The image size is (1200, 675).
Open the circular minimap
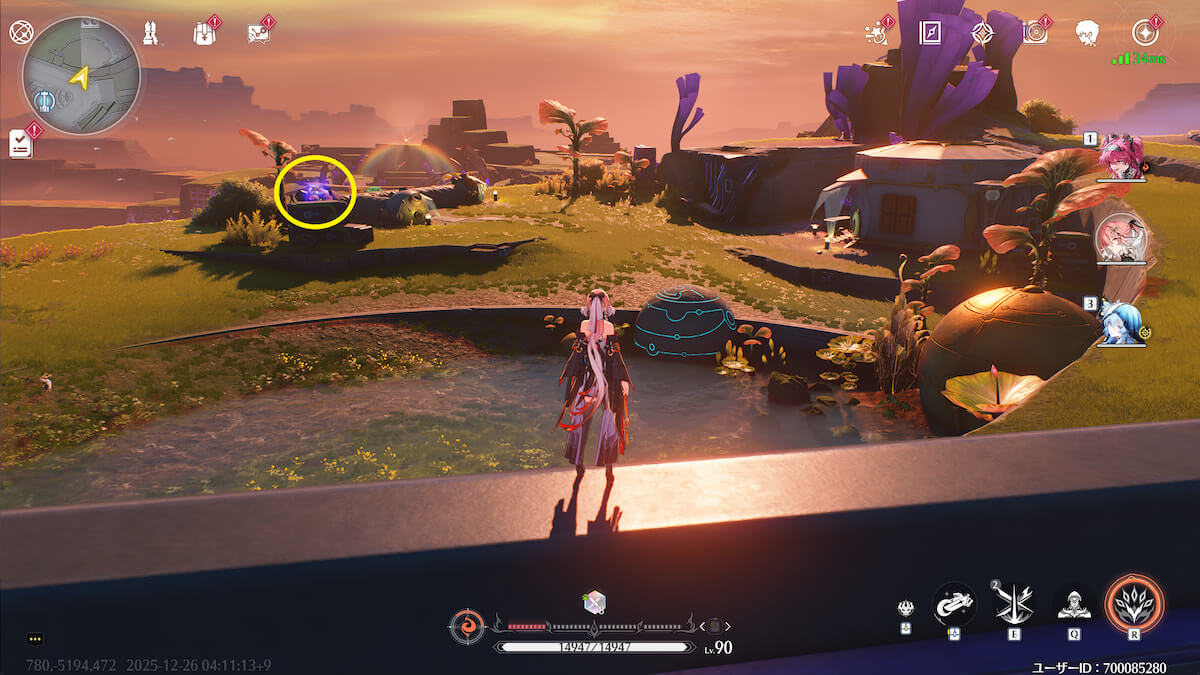(81, 76)
